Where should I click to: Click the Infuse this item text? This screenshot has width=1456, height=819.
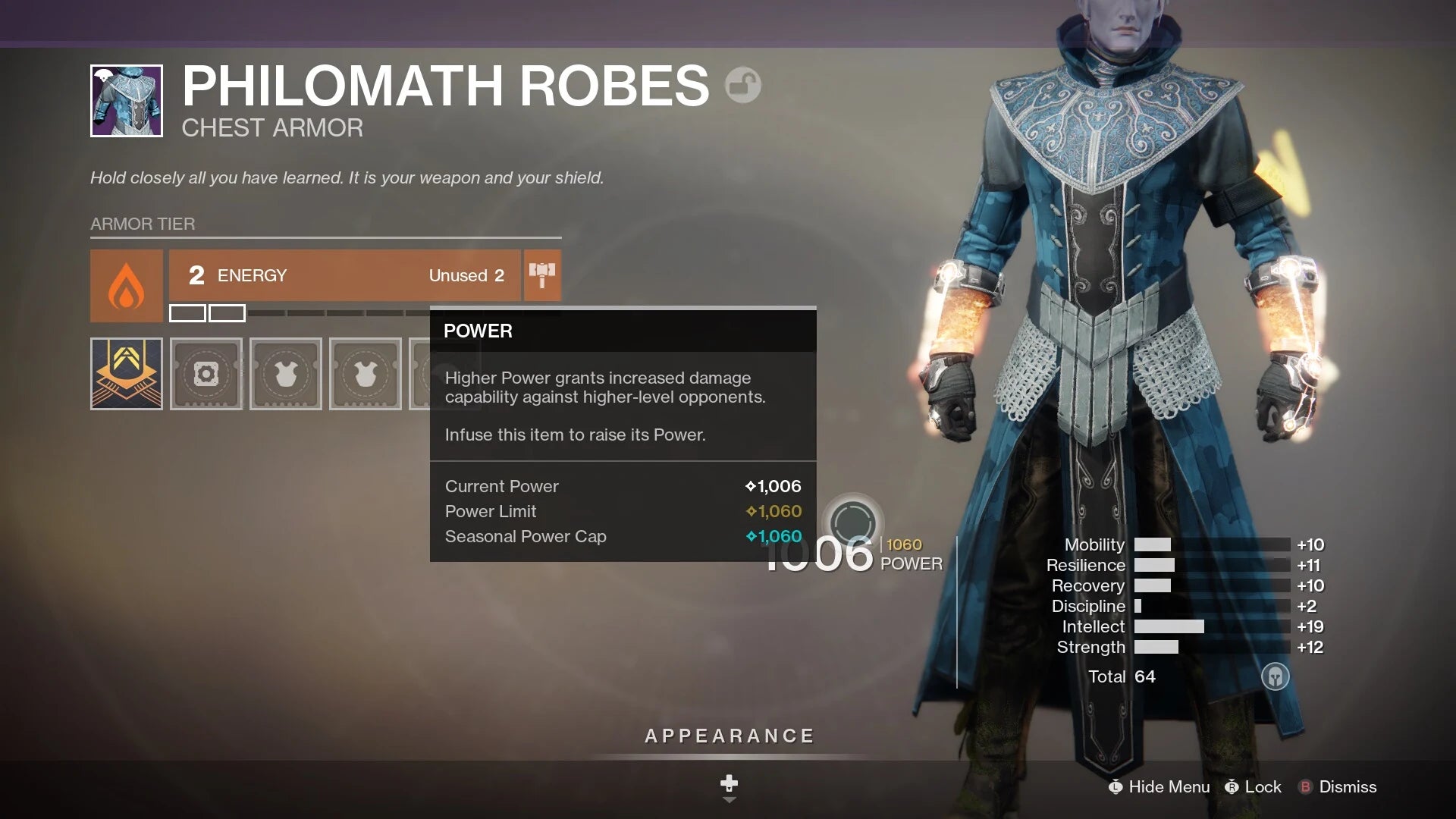(575, 435)
